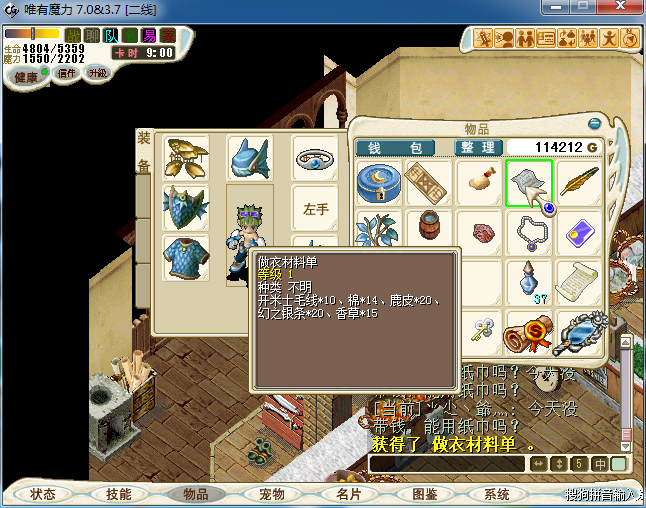Click the 整理 sort button

coord(478,148)
